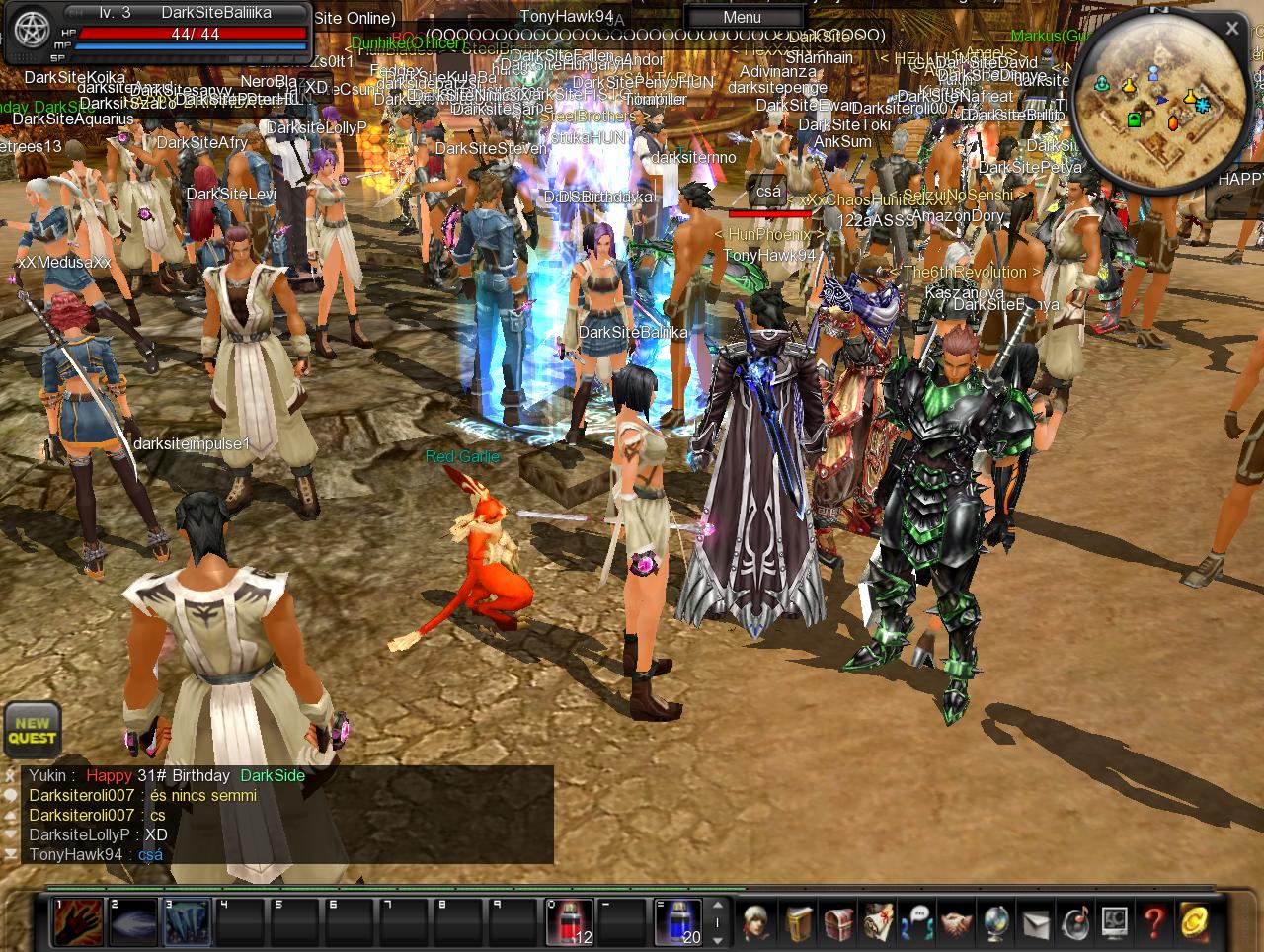Activate the white dash skill in slot 2
Screen dimensions: 1264x952
click(131, 922)
